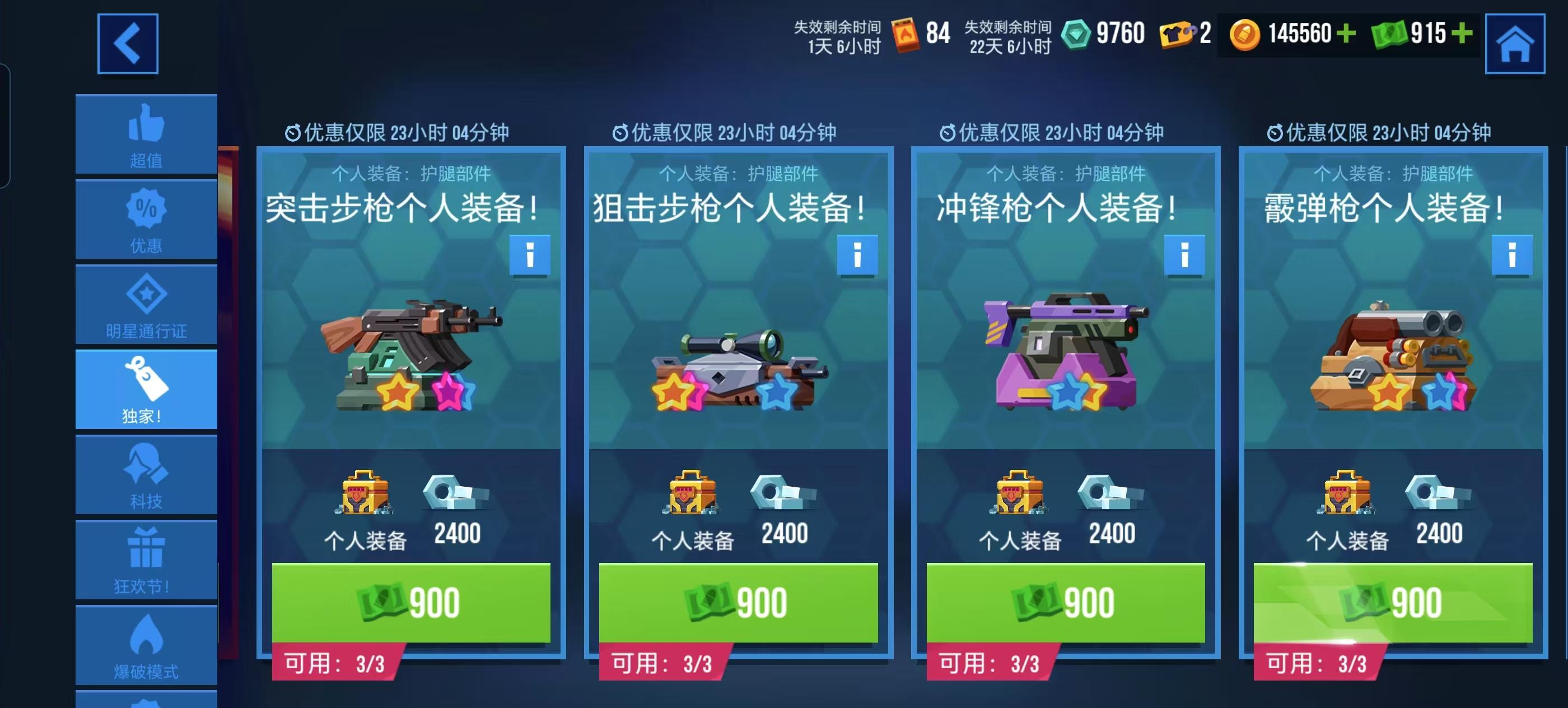Switch to the 超值 tab
This screenshot has height=708, width=1568.
[x=146, y=134]
